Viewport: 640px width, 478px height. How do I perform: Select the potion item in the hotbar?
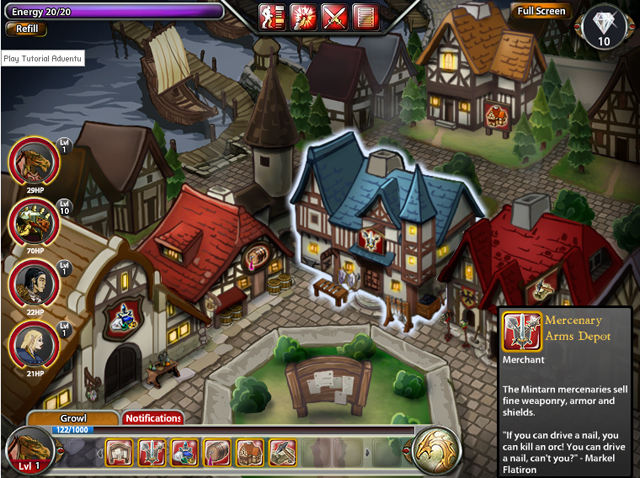pyautogui.click(x=183, y=453)
